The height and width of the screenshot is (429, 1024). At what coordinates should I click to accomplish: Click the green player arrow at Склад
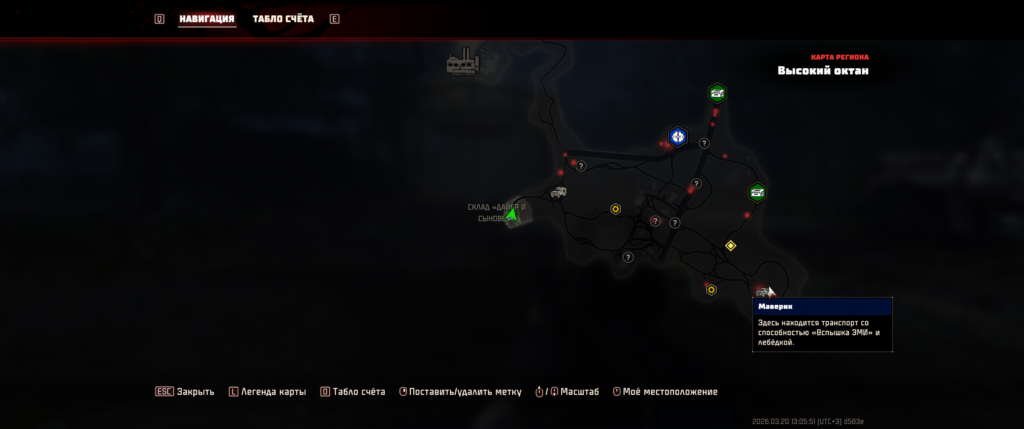tap(512, 214)
